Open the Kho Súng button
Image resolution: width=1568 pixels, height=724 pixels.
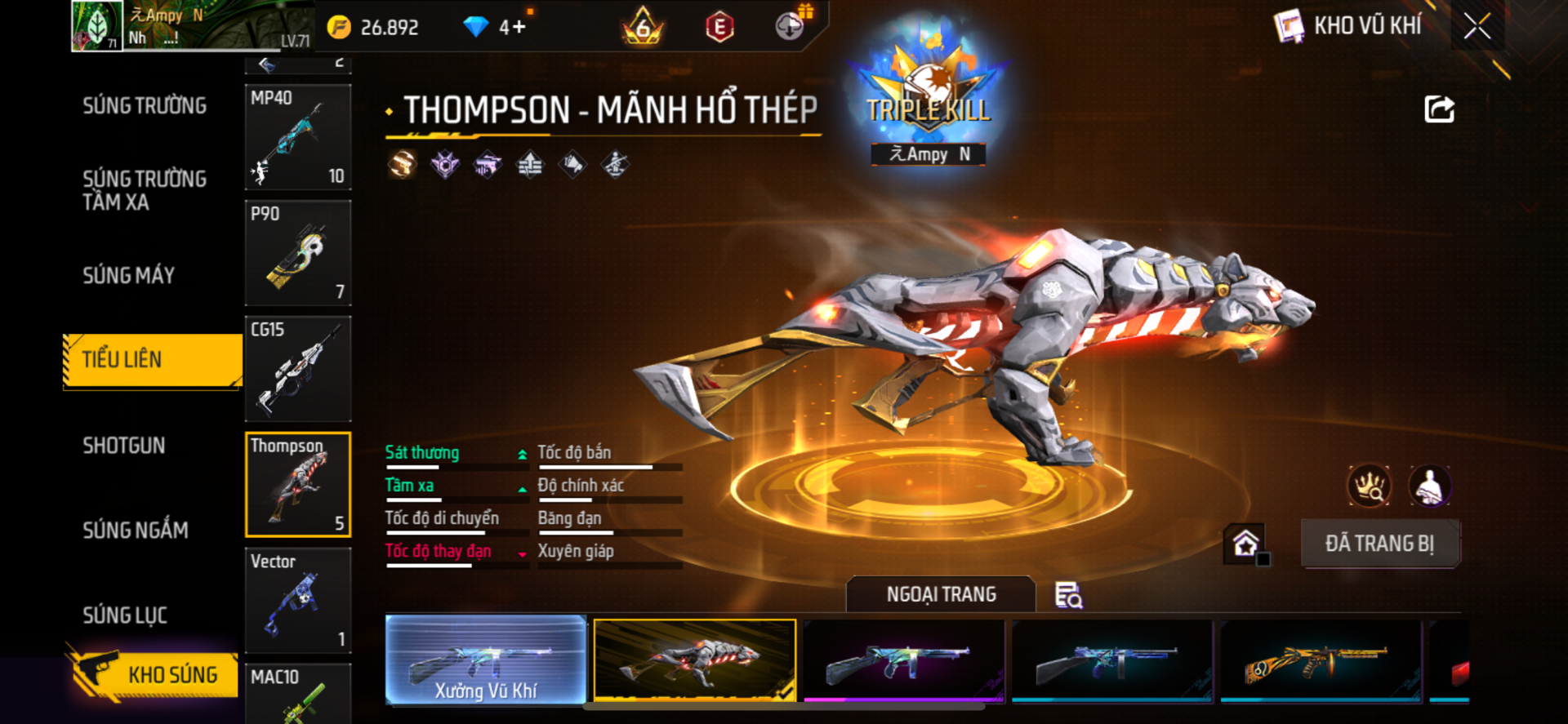click(x=154, y=674)
